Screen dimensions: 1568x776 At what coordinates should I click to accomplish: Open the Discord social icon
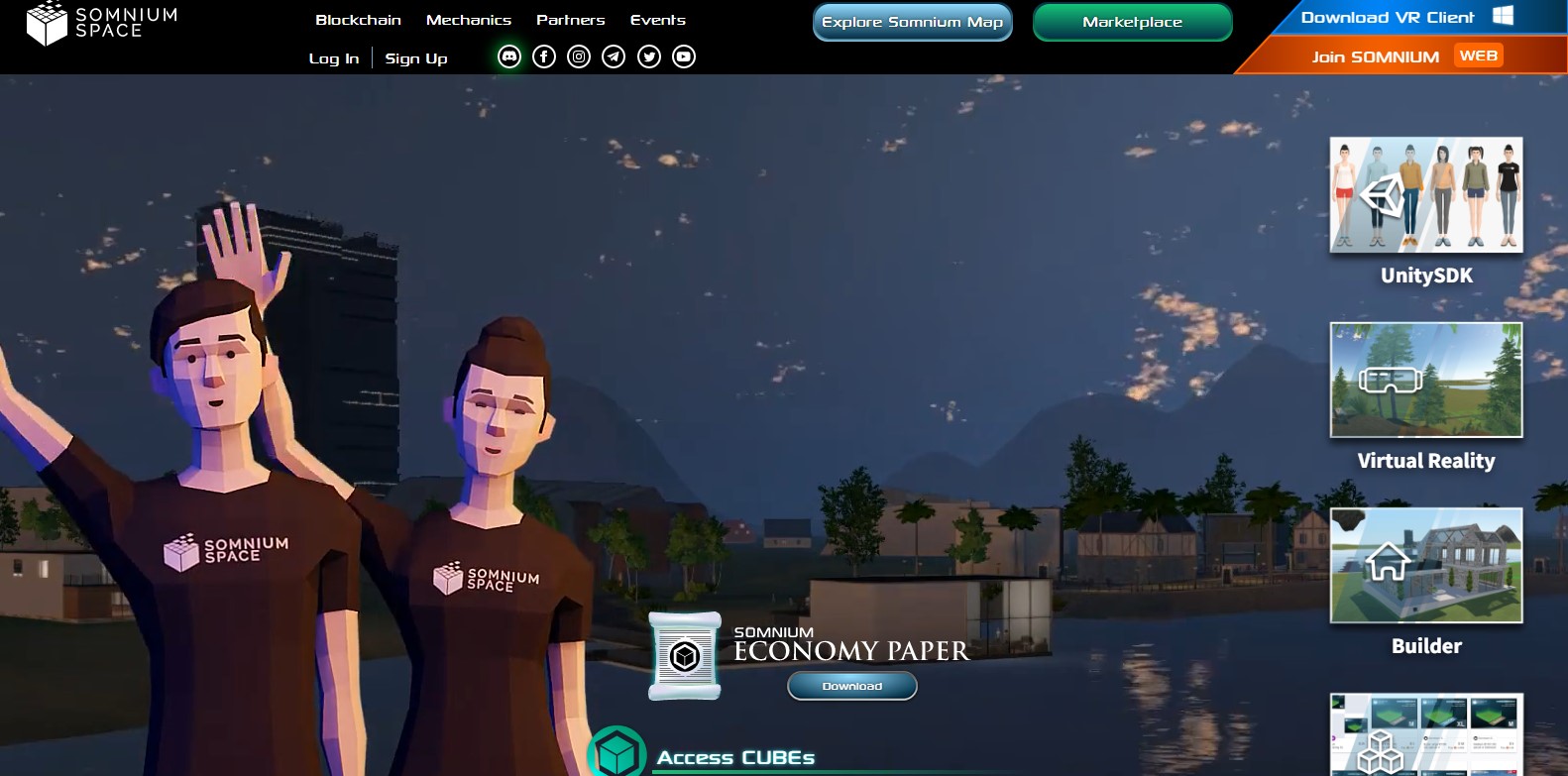click(x=509, y=56)
